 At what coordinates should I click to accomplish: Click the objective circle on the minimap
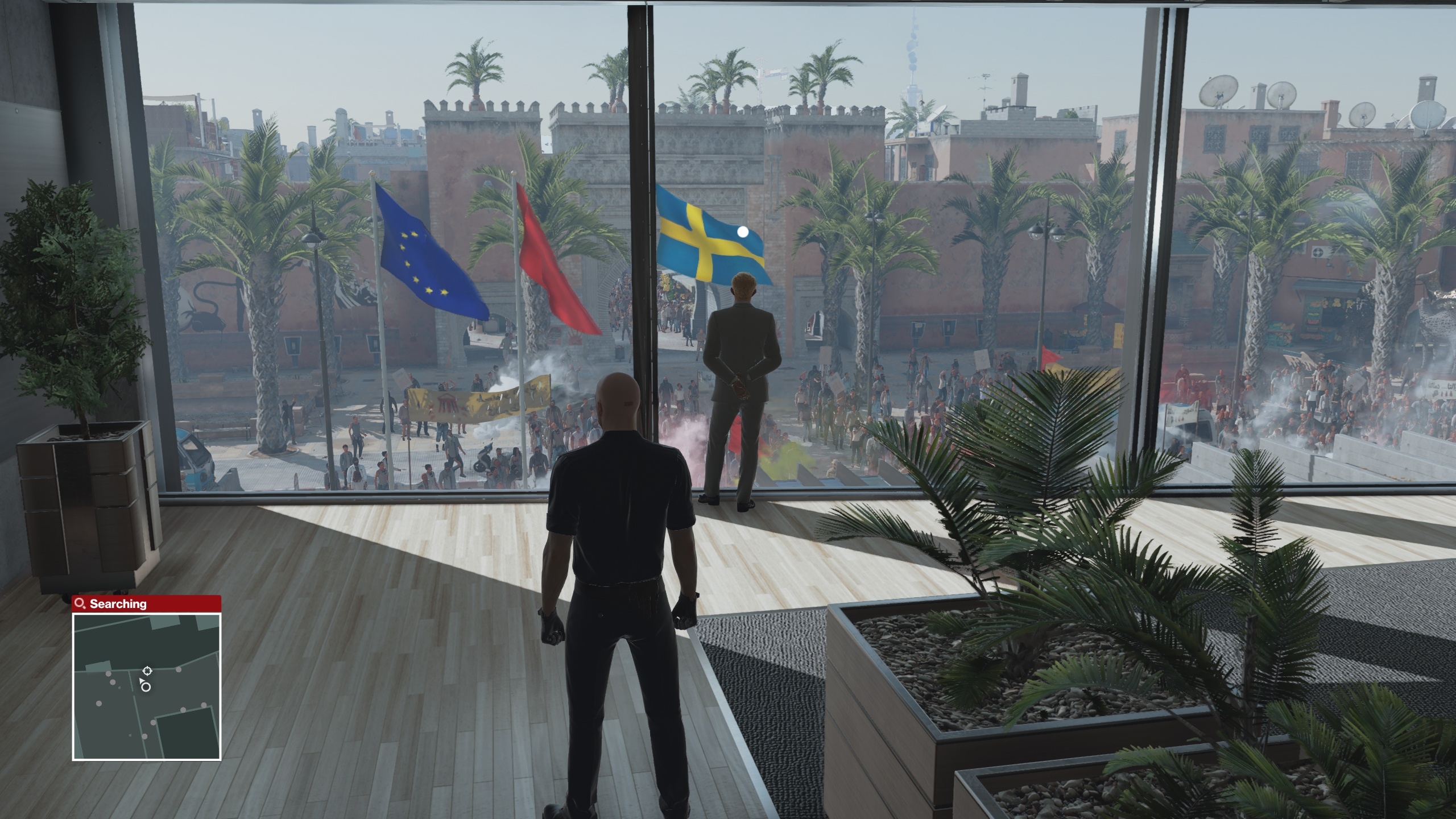tap(146, 688)
